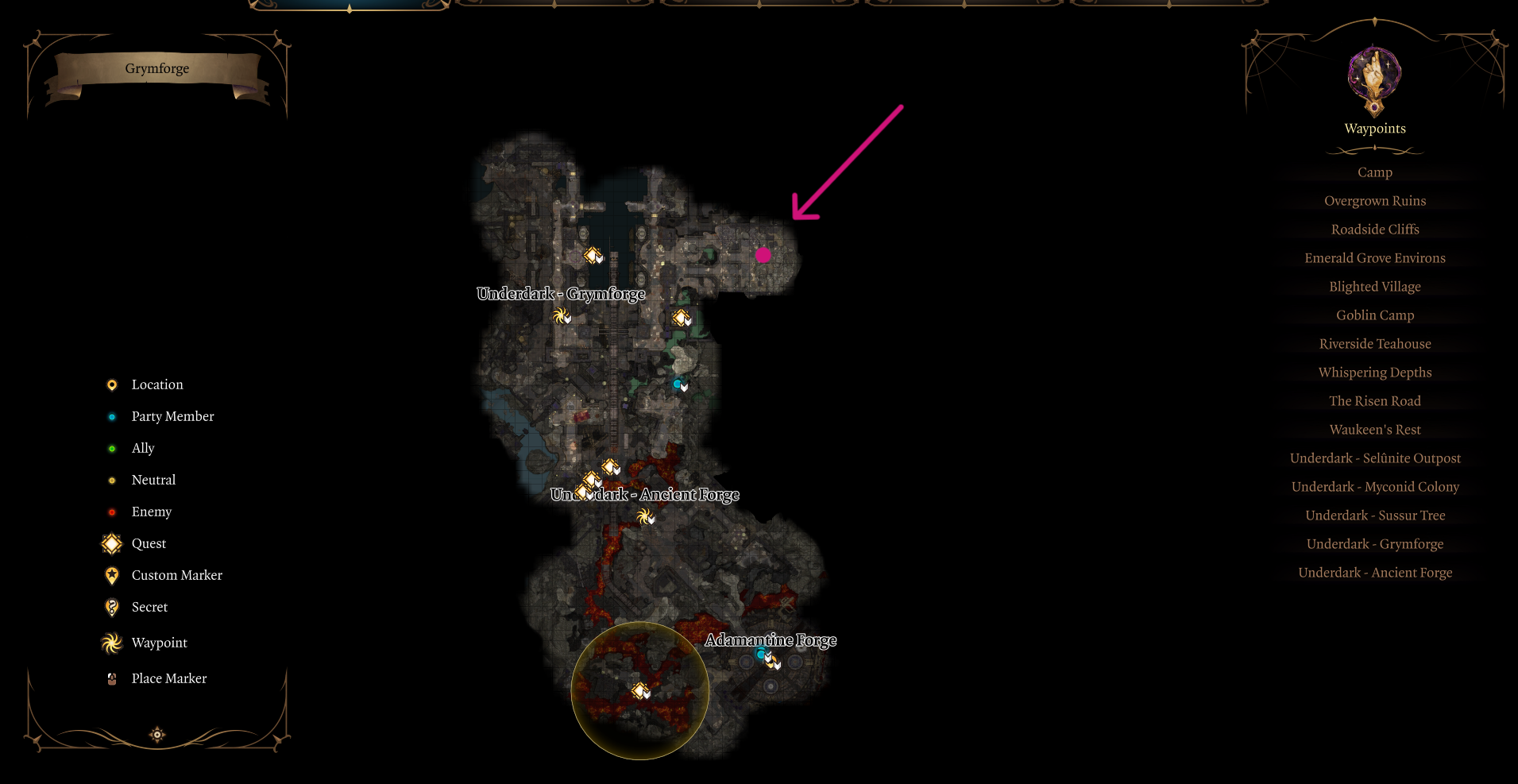Travel to the Camp waypoint from the list
This screenshot has height=784, width=1518.
pos(1374,172)
